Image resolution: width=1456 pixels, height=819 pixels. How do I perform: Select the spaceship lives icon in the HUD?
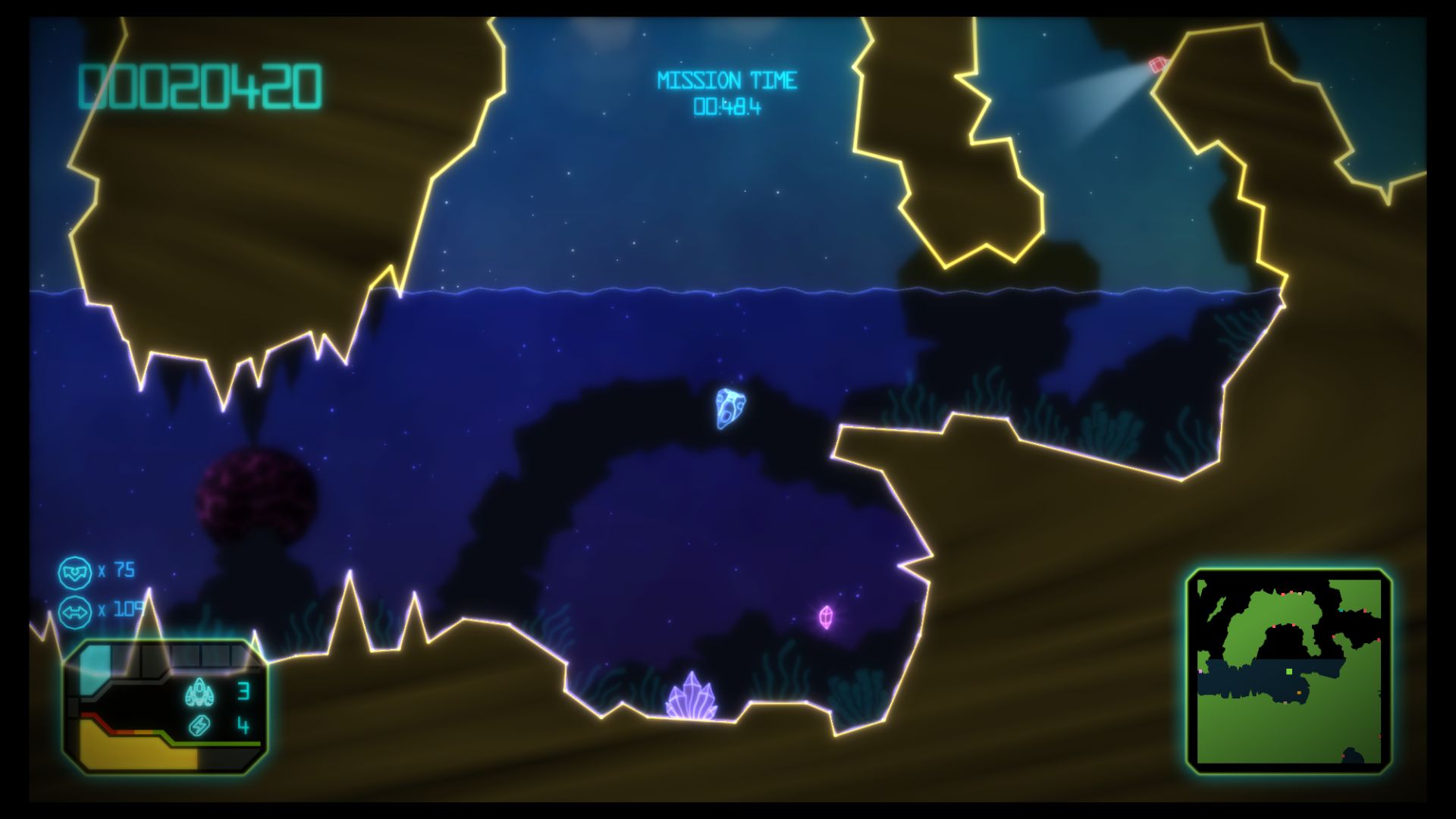[x=199, y=693]
